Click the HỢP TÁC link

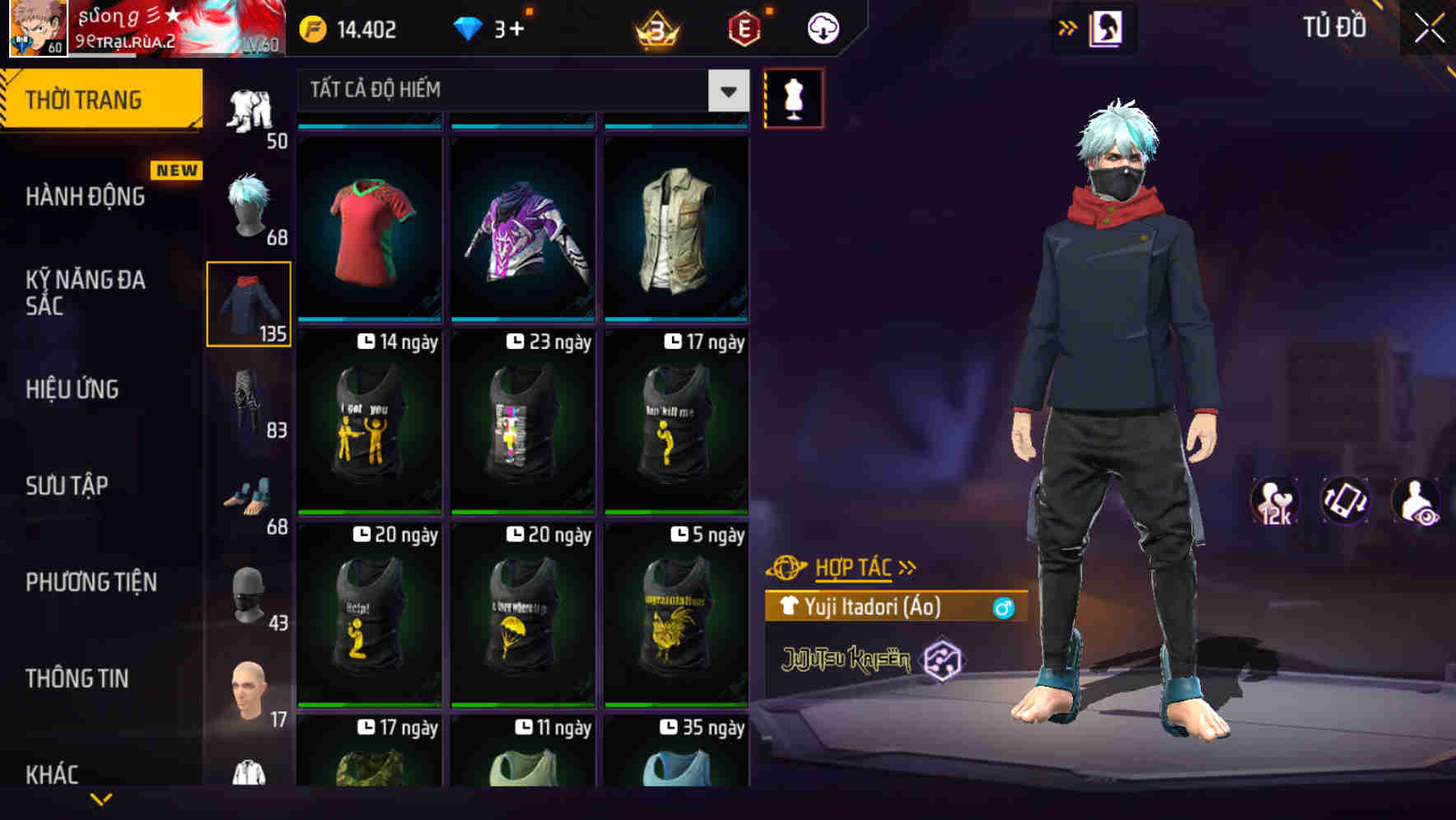853,566
